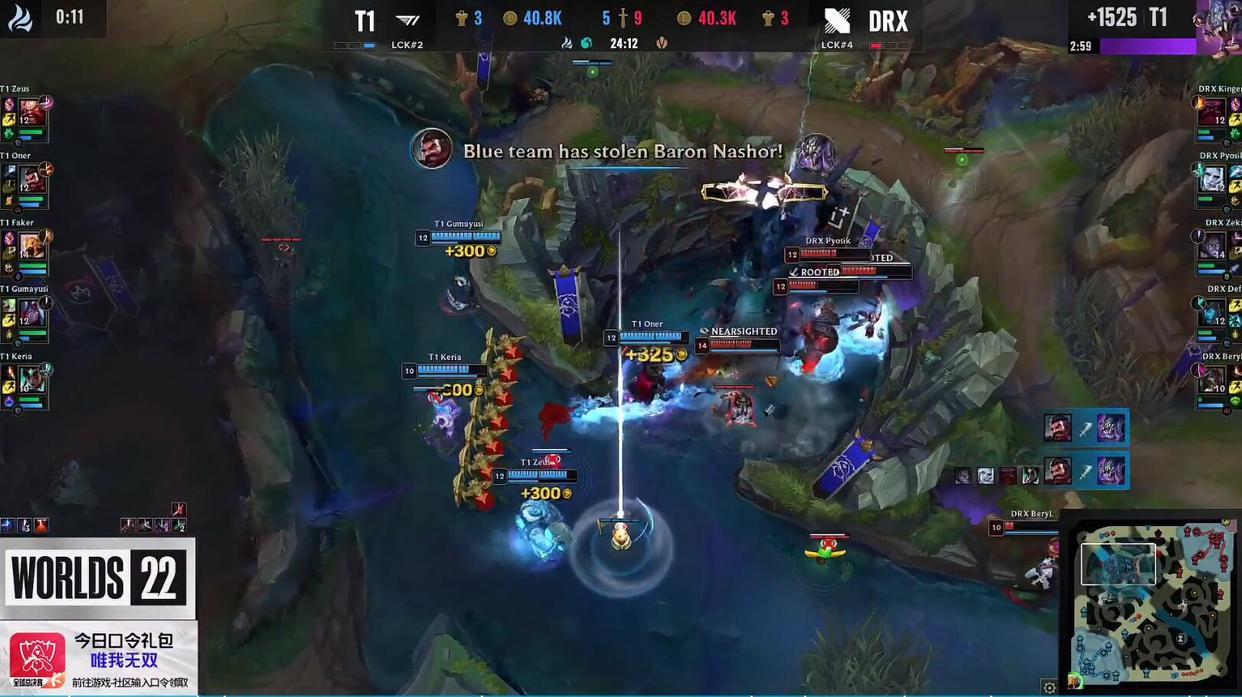Image resolution: width=1242 pixels, height=697 pixels.
Task: Choose DRX Pyosik's champion portrait
Action: (x=1212, y=179)
